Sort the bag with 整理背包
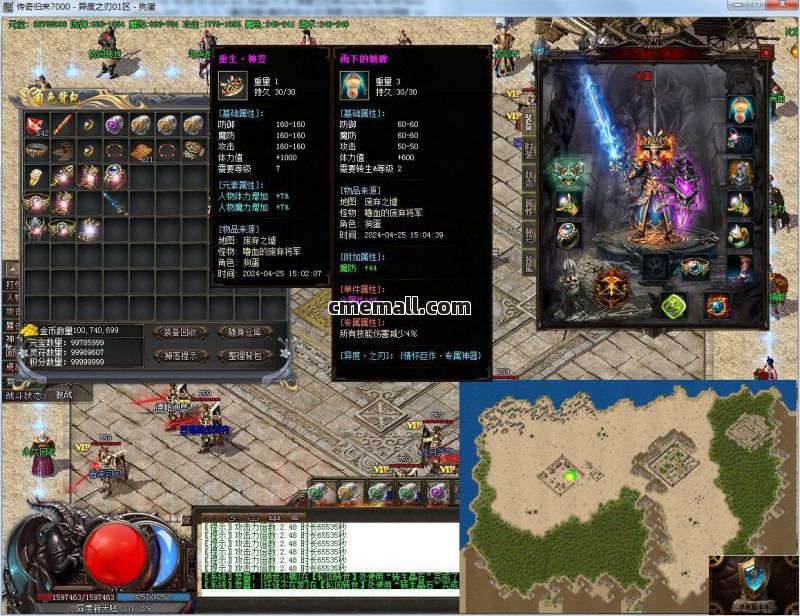 244,356
